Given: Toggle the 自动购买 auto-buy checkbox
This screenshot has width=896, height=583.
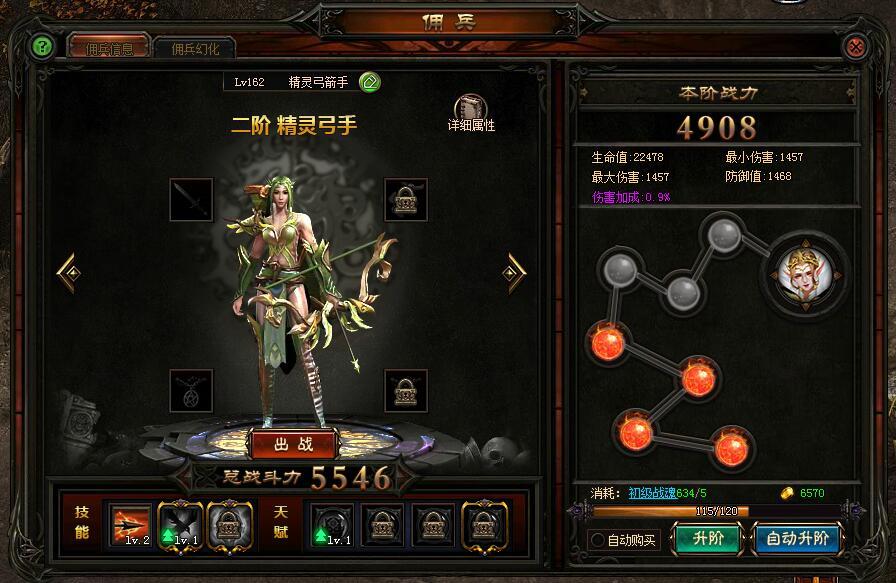Looking at the screenshot, I should [598, 540].
